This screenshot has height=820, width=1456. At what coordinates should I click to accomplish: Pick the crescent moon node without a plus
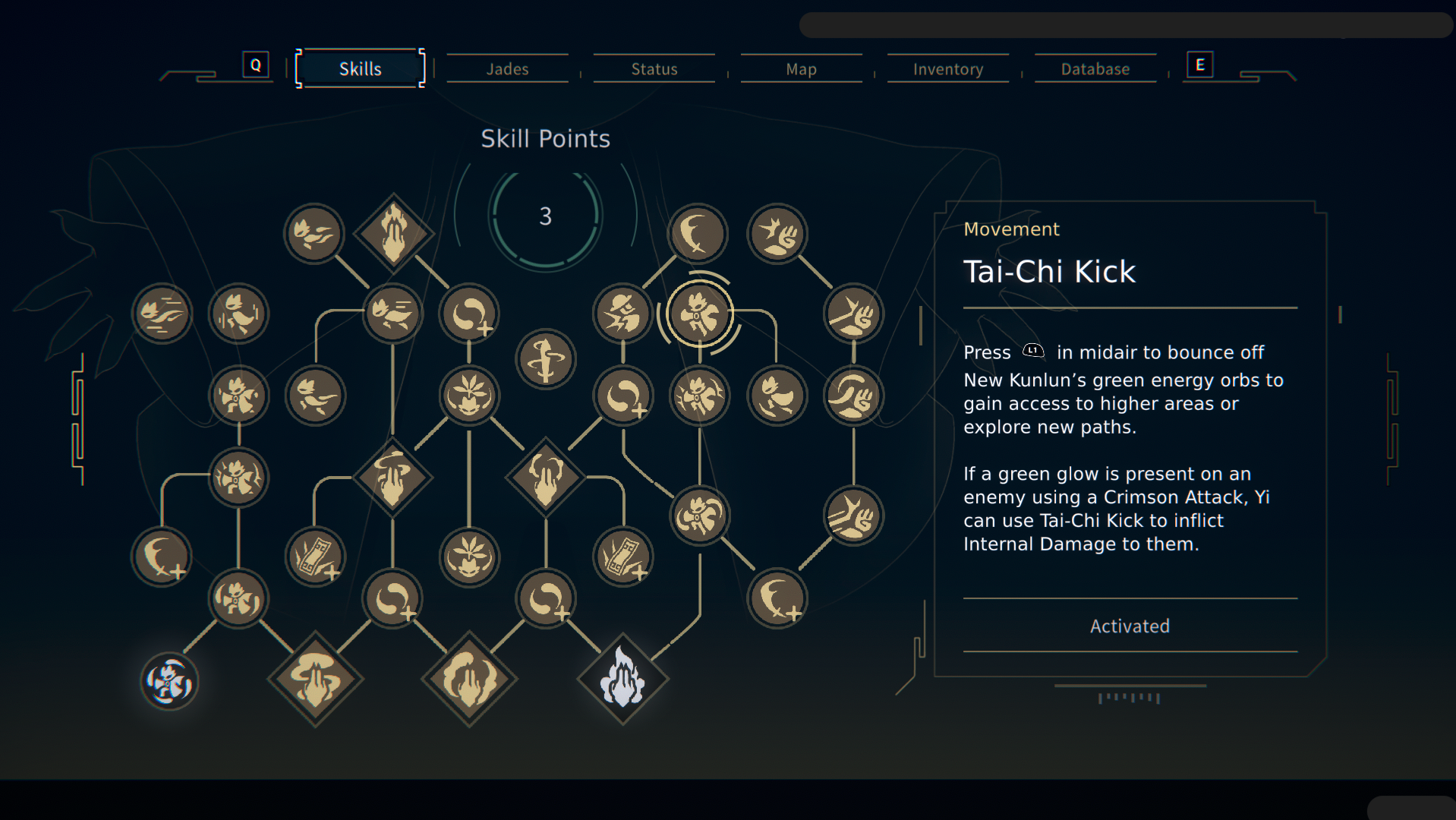[697, 233]
